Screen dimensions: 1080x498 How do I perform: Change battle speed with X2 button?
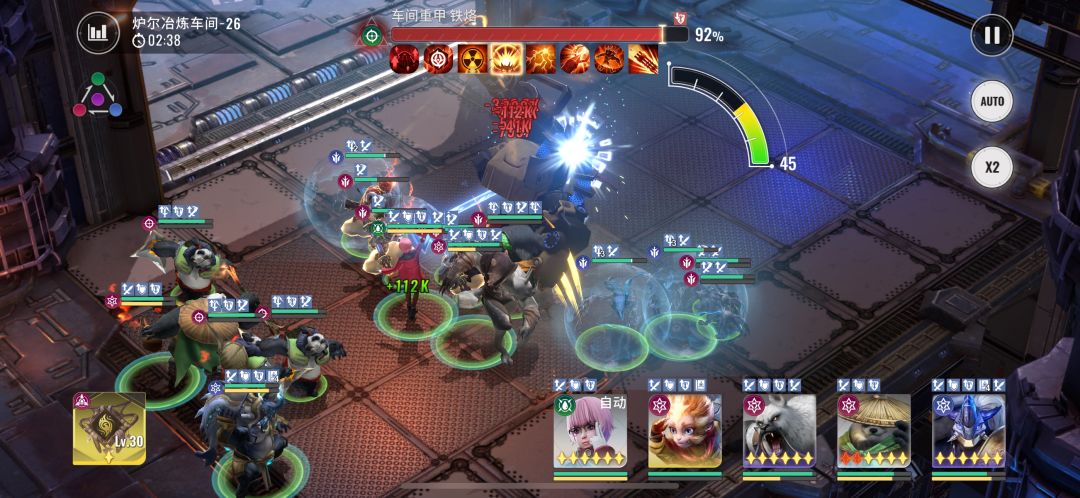click(991, 167)
